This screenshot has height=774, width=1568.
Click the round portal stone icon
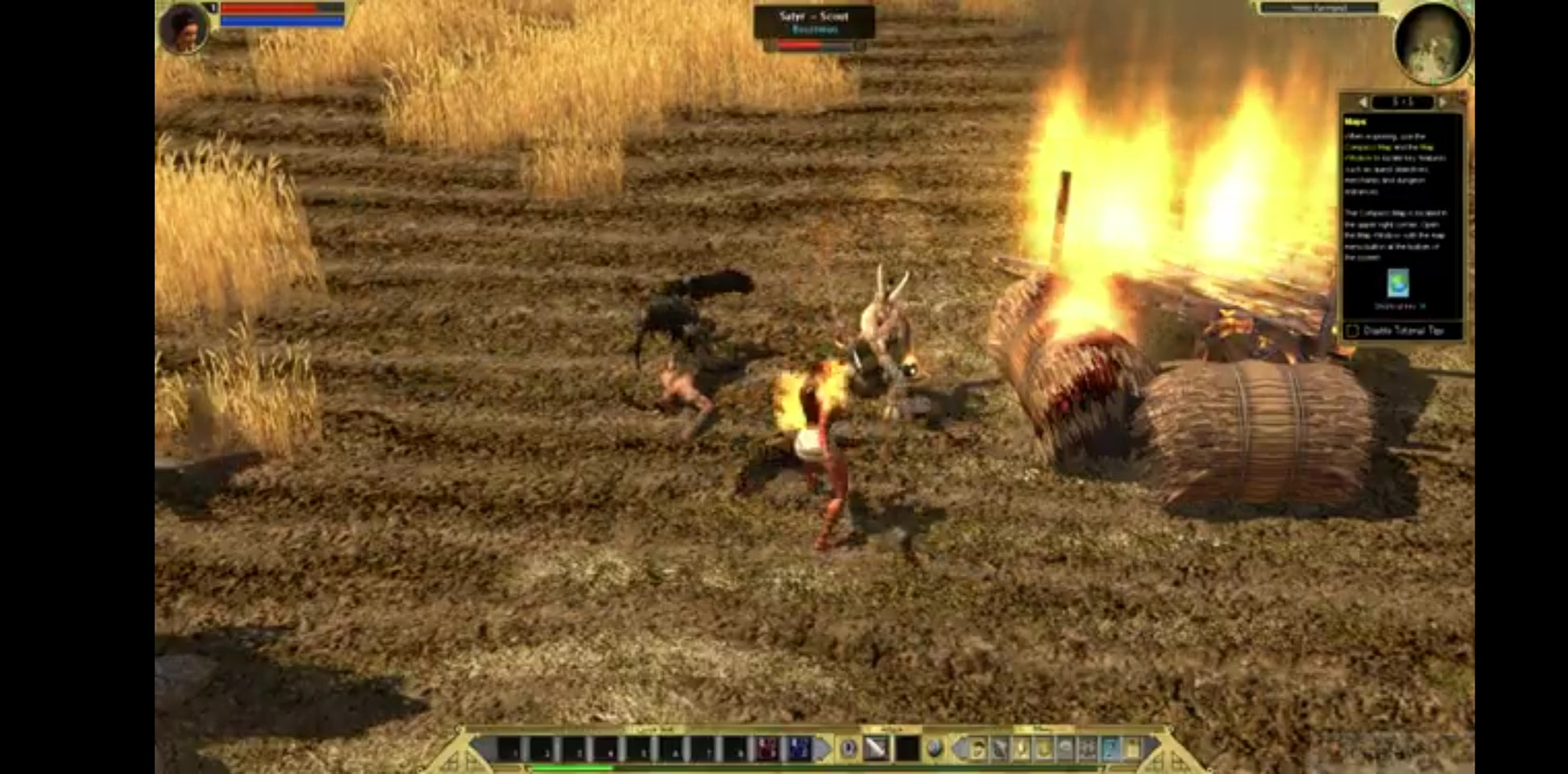(934, 749)
